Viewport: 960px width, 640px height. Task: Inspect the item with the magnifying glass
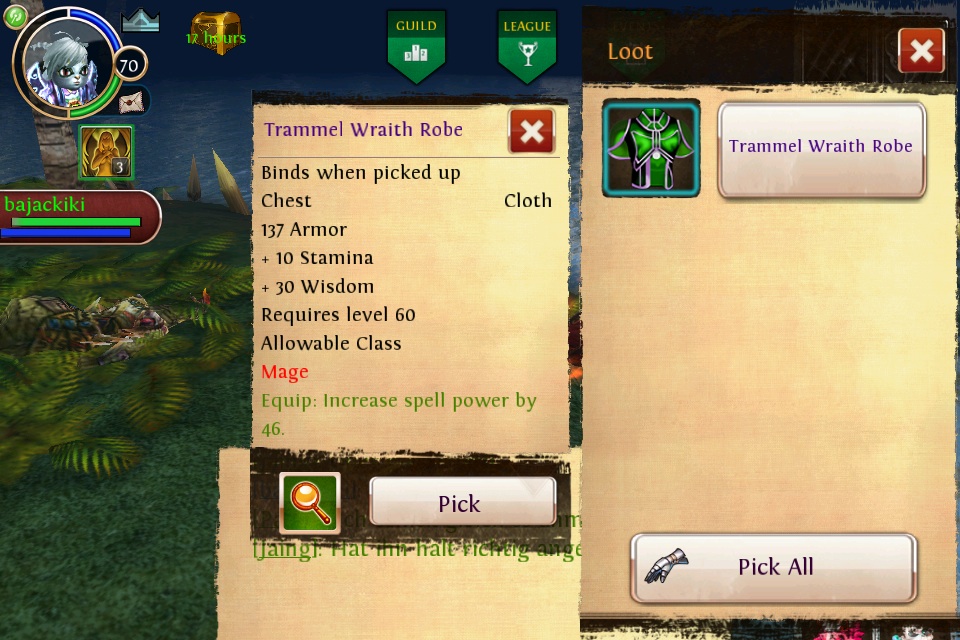click(310, 502)
